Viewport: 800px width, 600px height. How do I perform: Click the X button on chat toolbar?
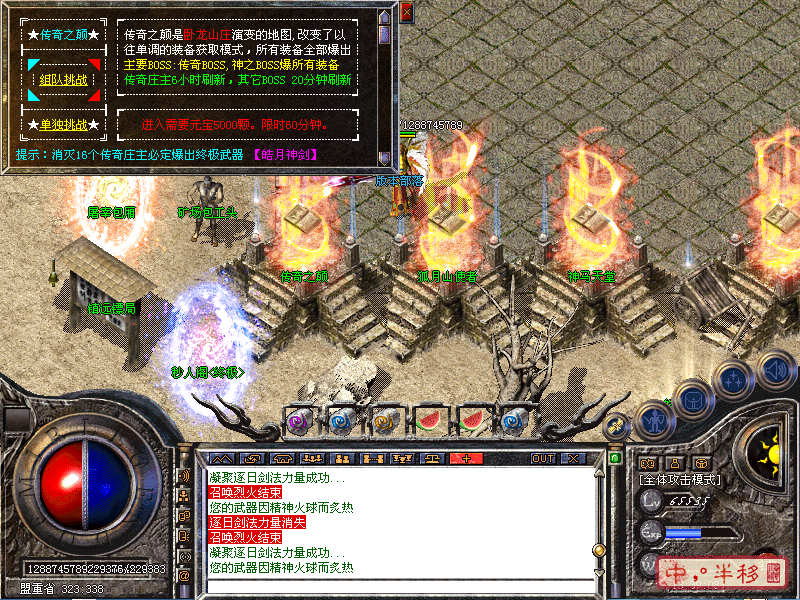(x=573, y=458)
